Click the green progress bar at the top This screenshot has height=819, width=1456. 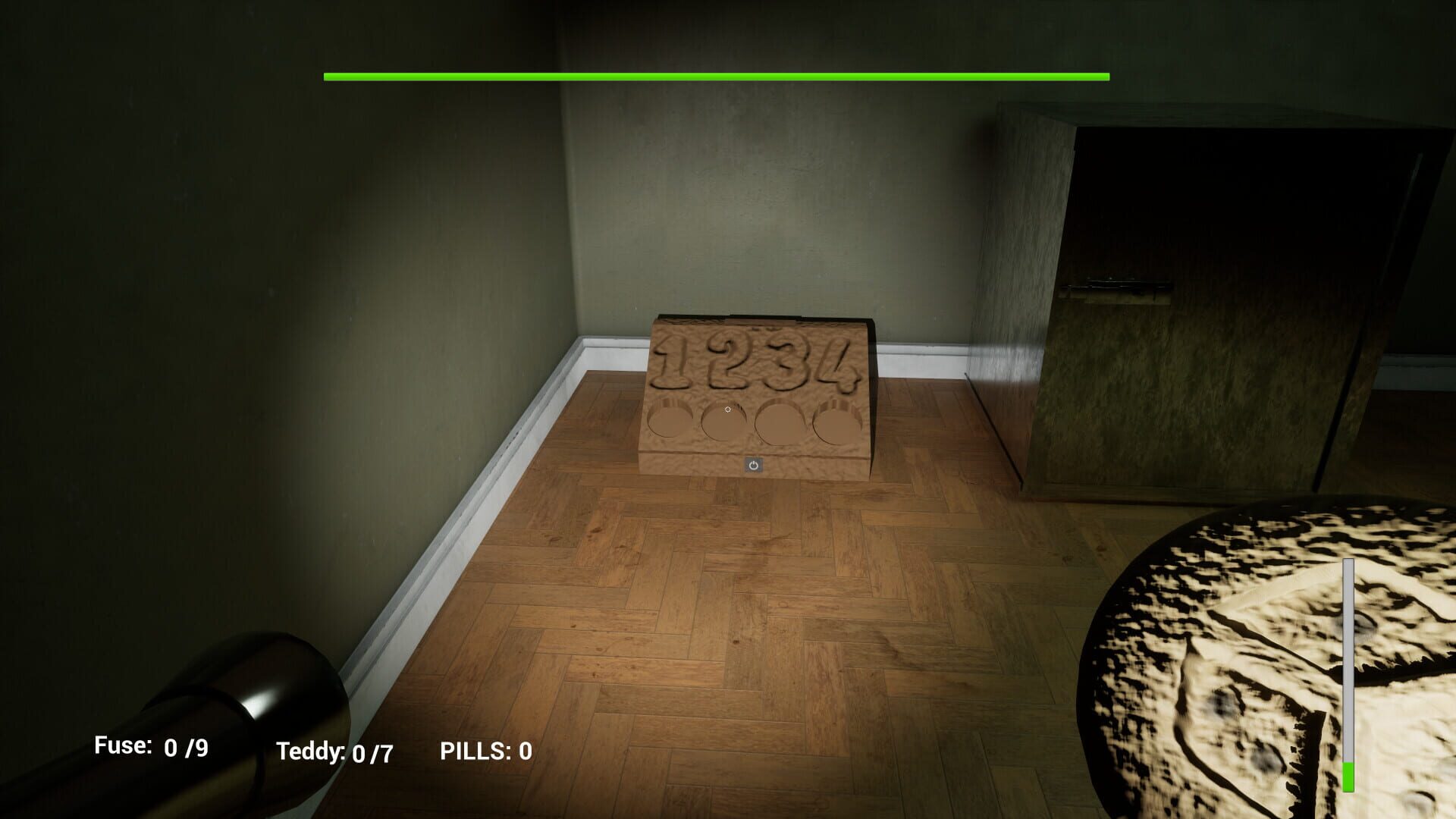tap(717, 76)
